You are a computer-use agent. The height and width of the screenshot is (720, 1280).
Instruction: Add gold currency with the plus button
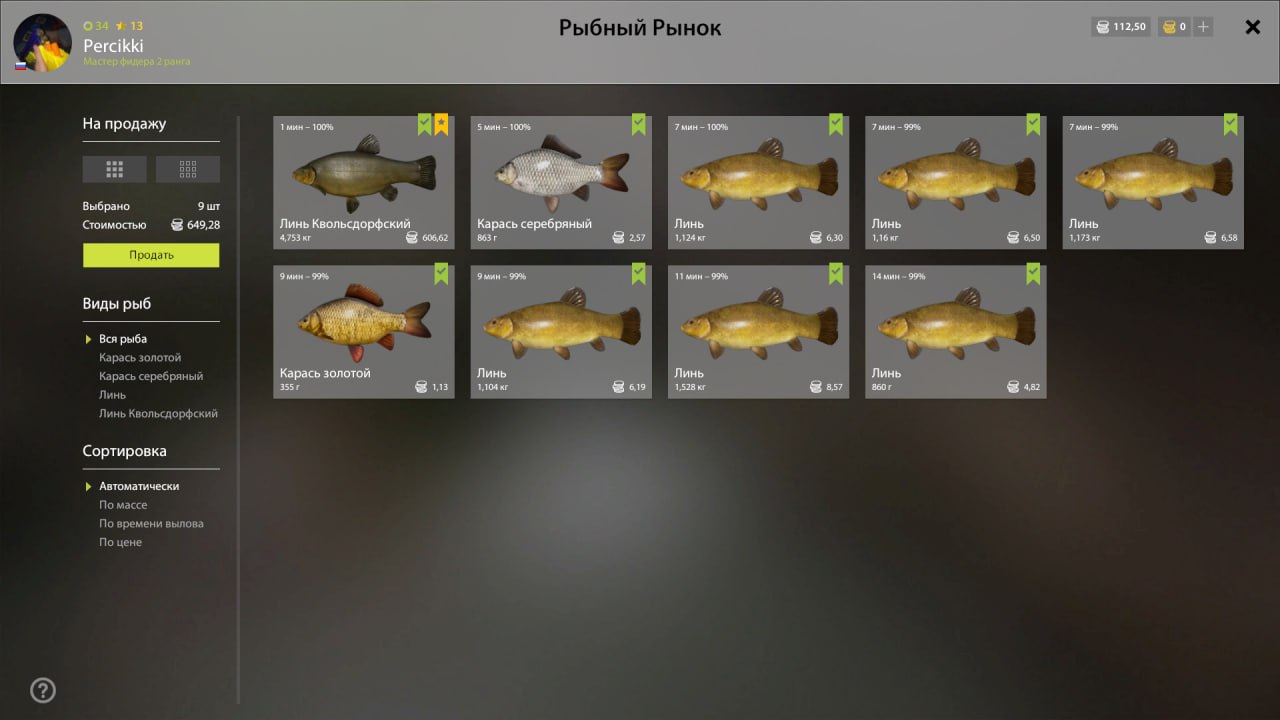point(1203,27)
